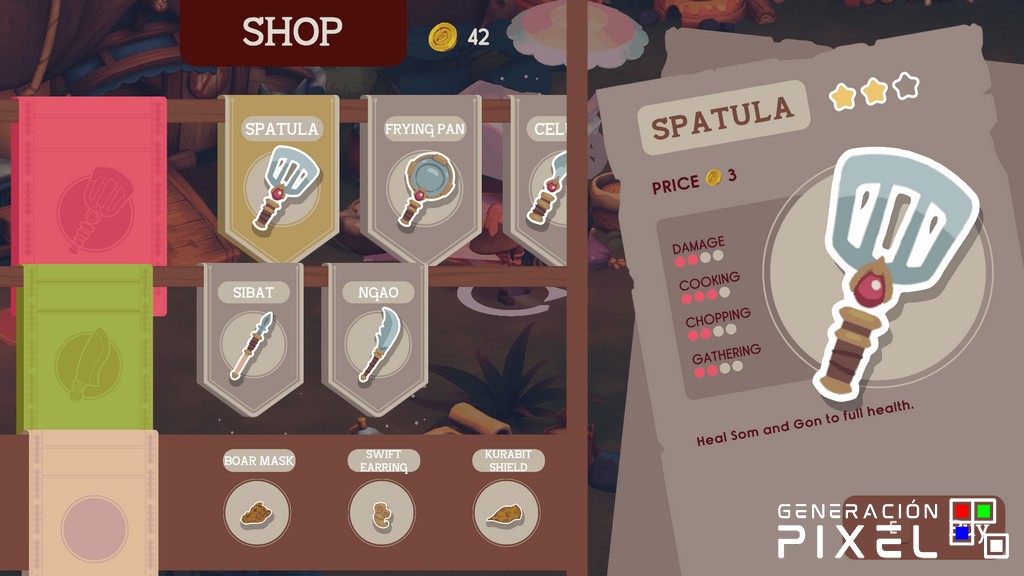Viewport: 1024px width, 576px height.
Task: Select the Kurabit Shield item
Action: (x=506, y=512)
